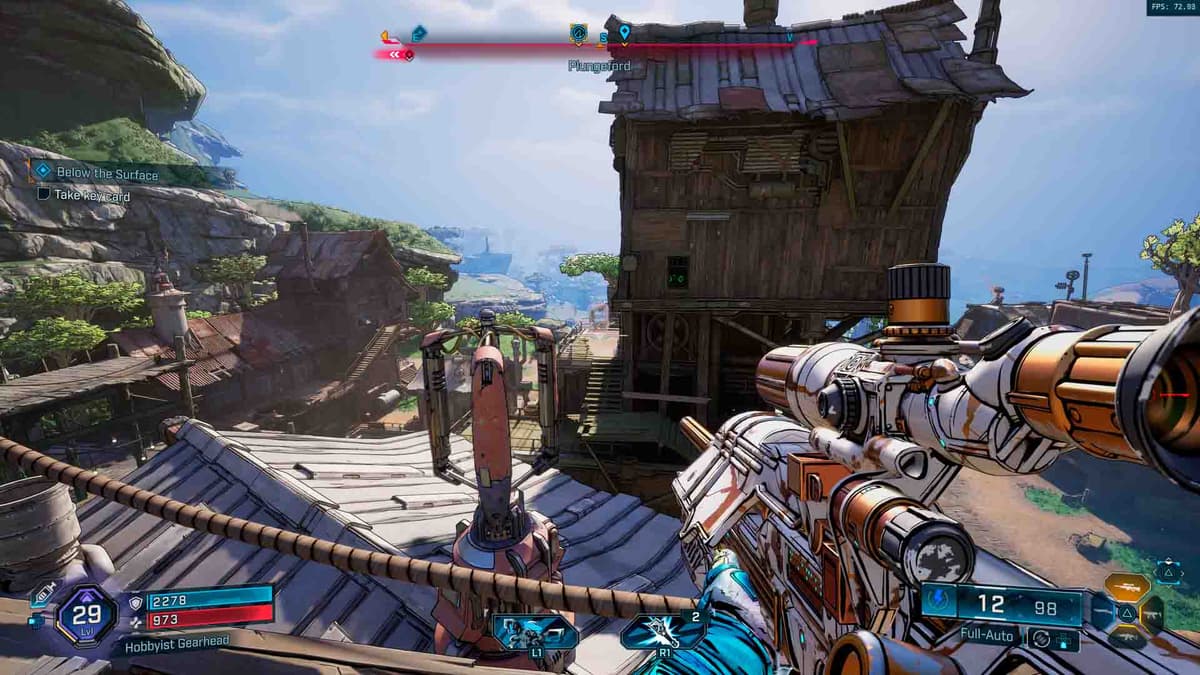
Task: Click the syringe repkit icon
Action: coord(43,595)
